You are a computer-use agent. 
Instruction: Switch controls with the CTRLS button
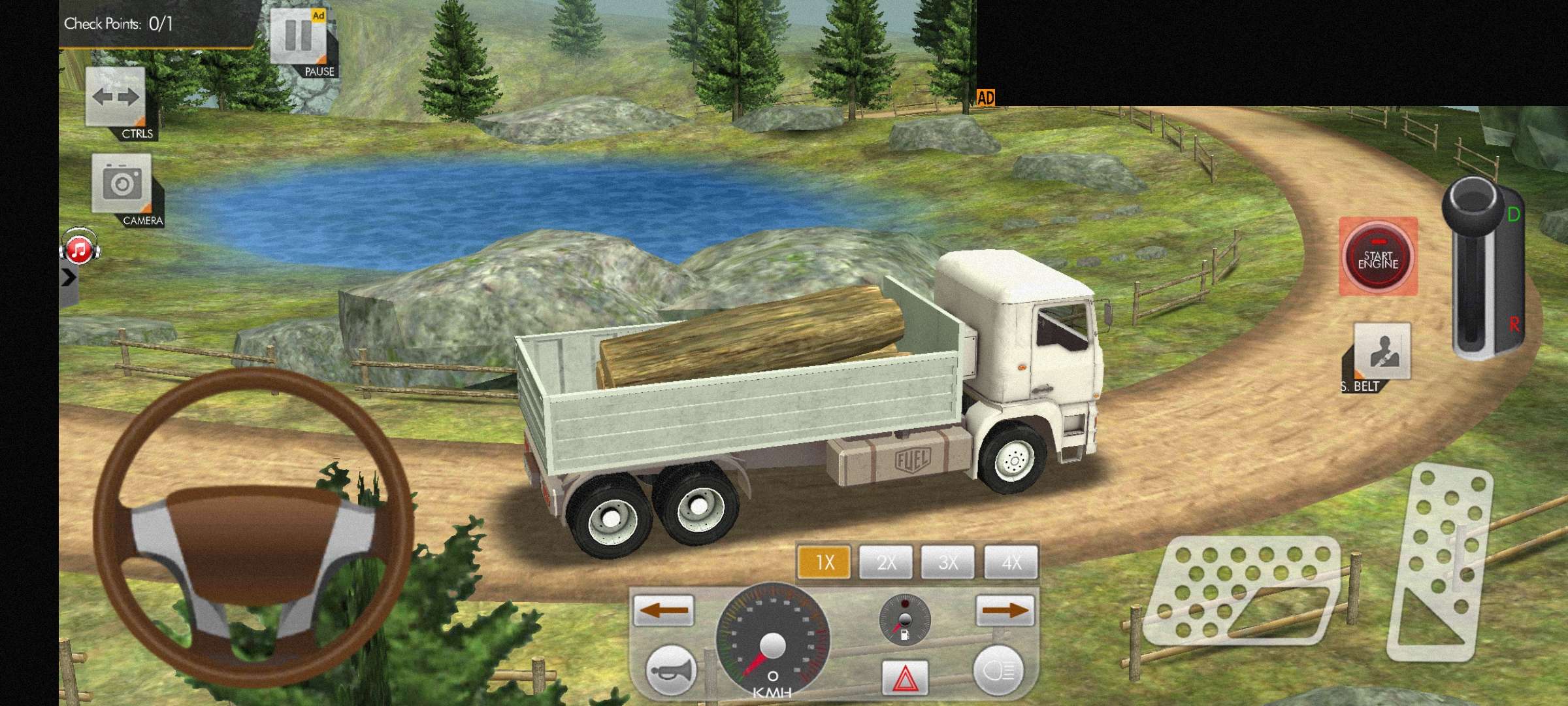click(116, 99)
